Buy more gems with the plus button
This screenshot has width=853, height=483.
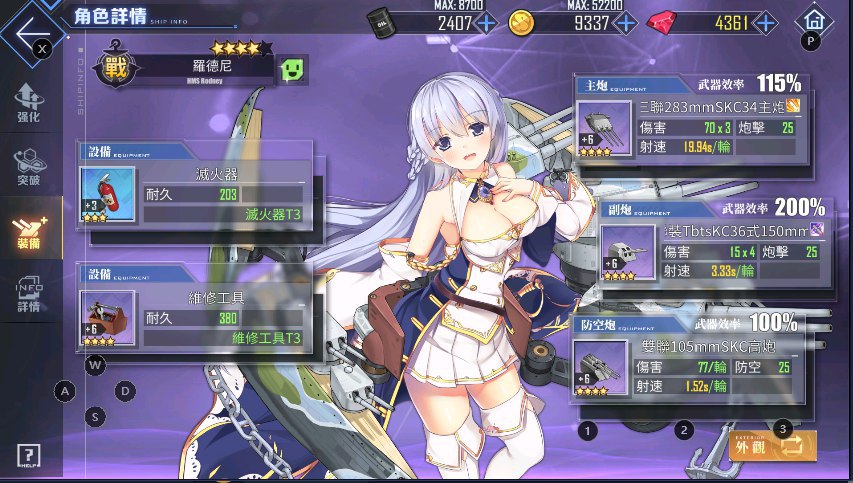[766, 22]
